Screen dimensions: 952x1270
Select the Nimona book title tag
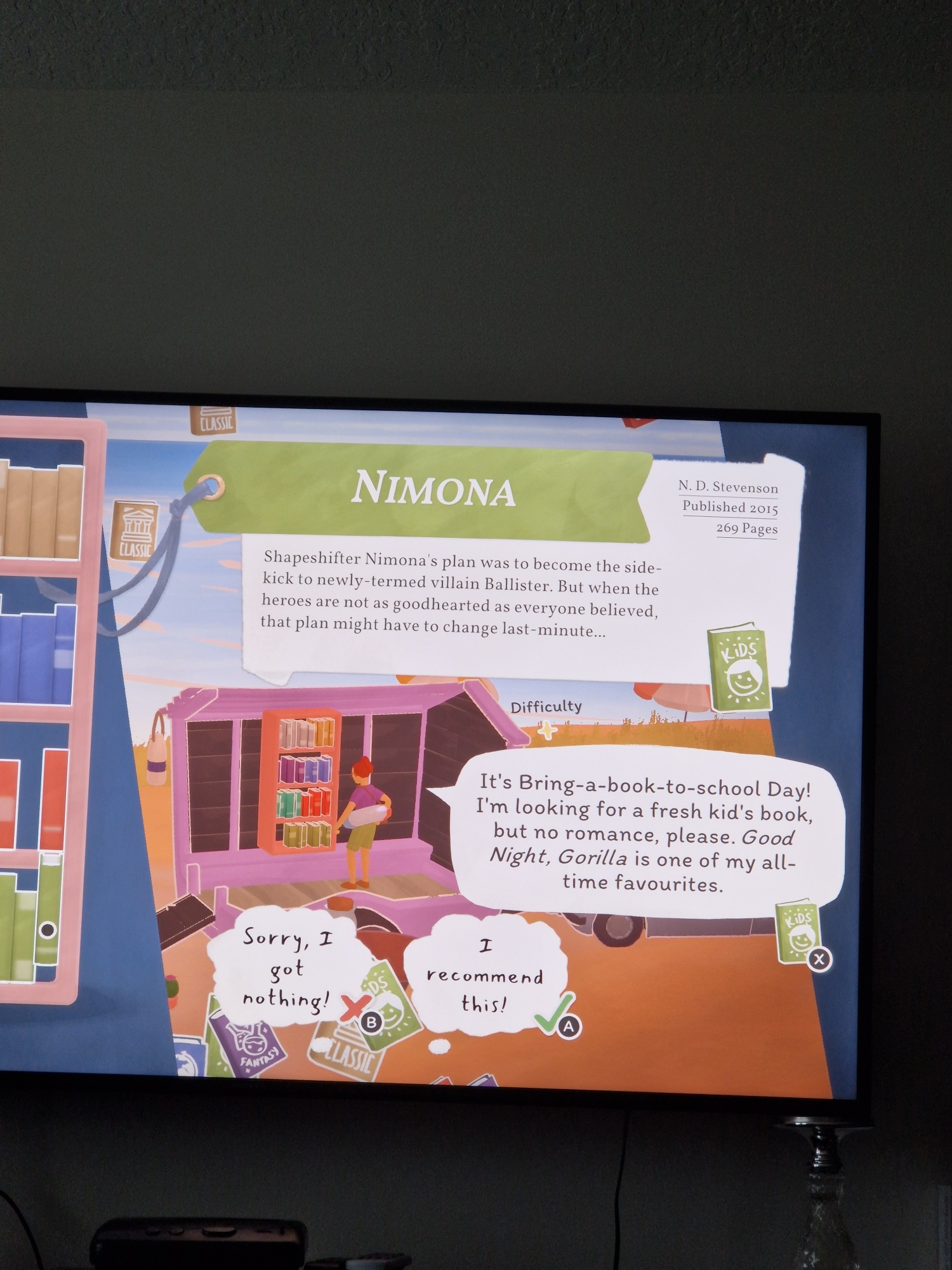coord(433,489)
